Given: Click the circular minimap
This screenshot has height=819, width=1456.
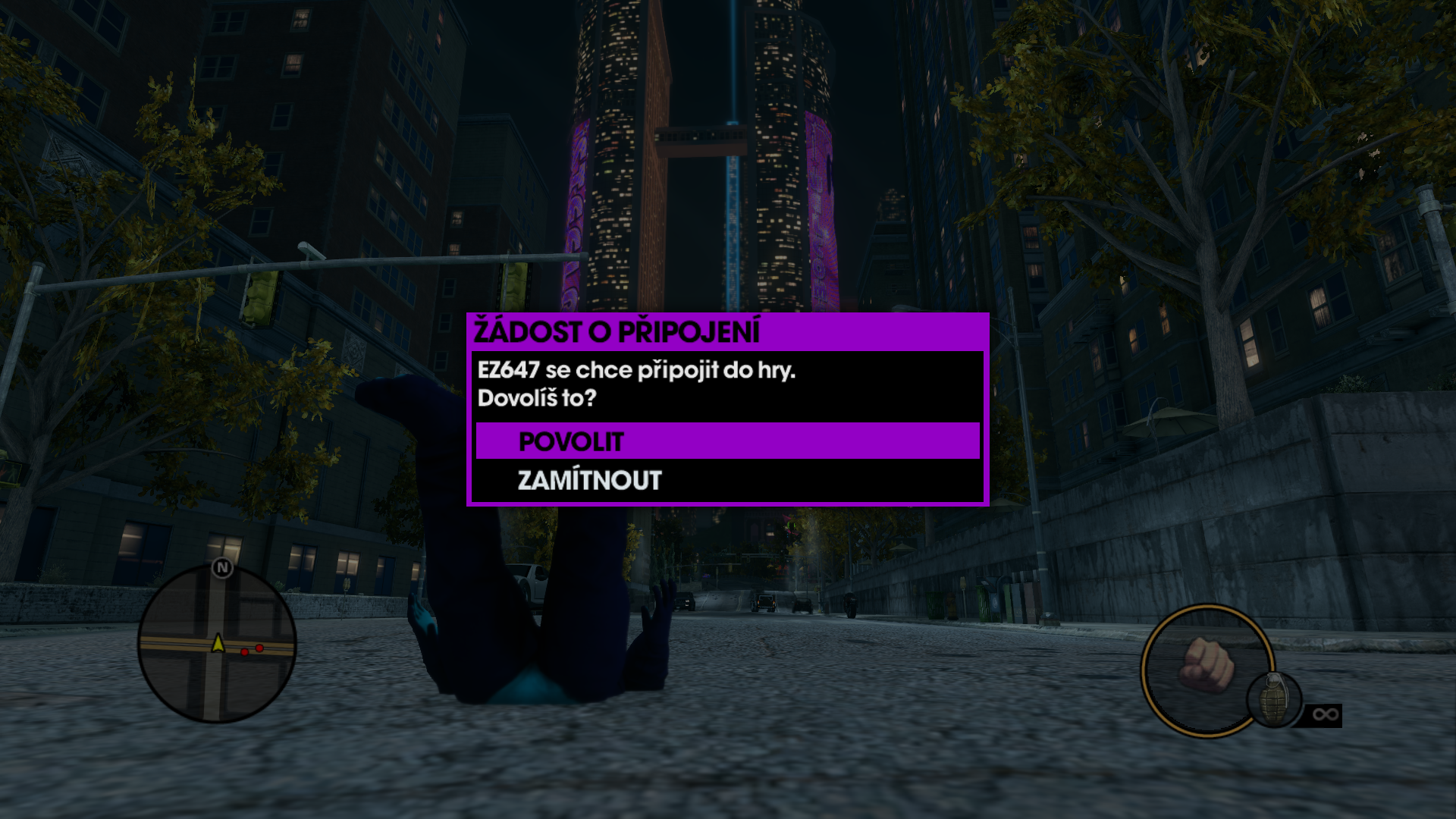Looking at the screenshot, I should pos(217,645).
